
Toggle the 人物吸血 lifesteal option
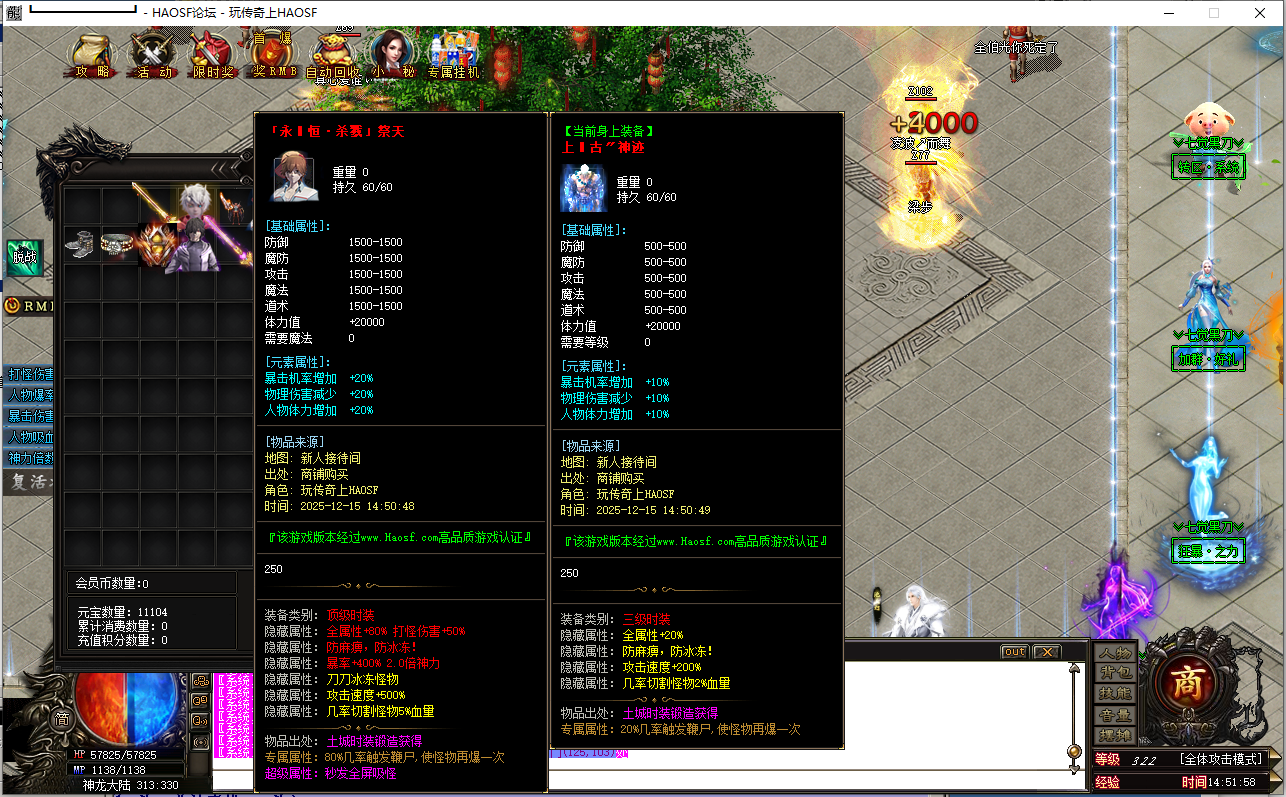24,436
